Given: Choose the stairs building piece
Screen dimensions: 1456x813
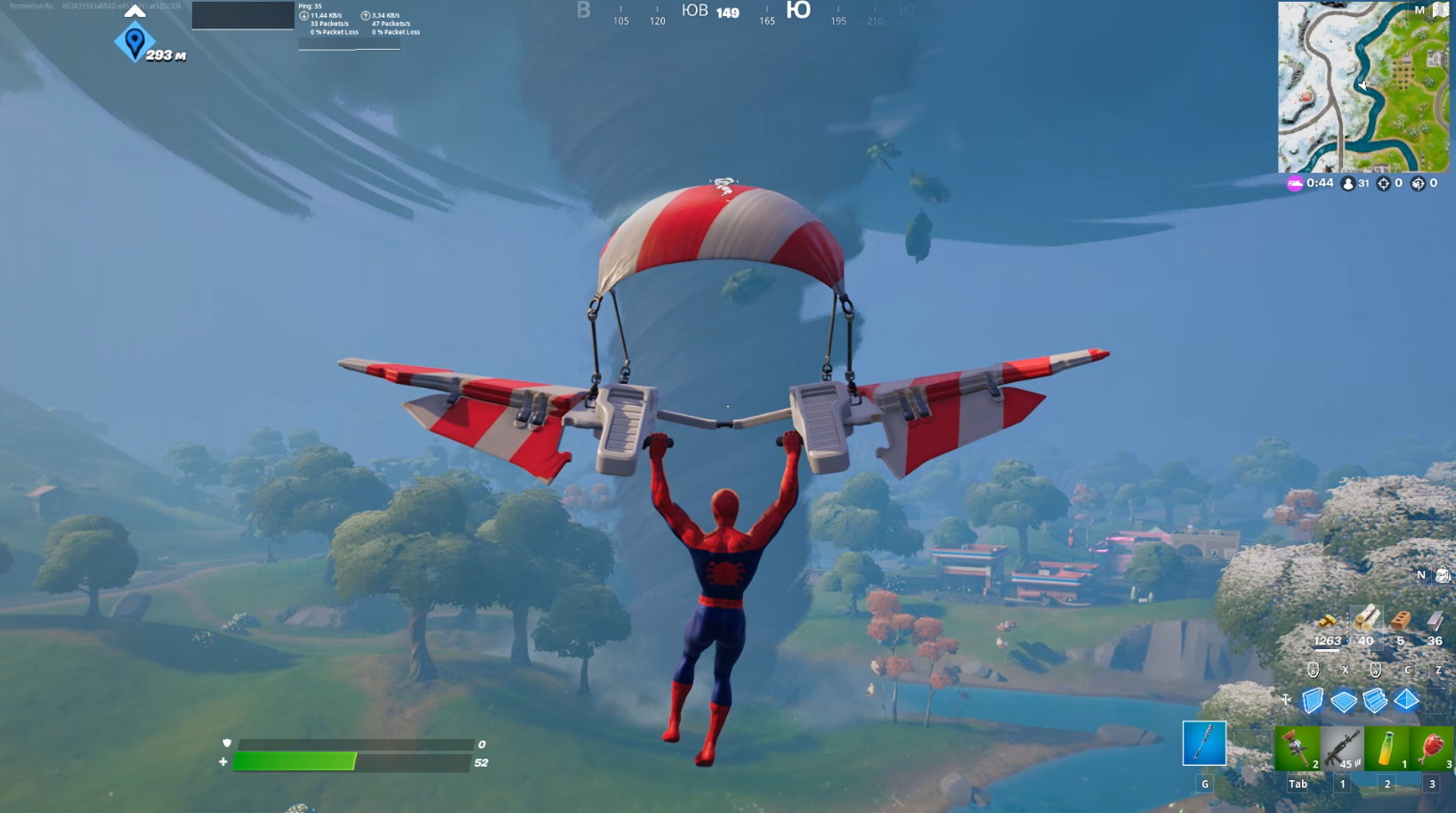Looking at the screenshot, I should coord(1375,701).
